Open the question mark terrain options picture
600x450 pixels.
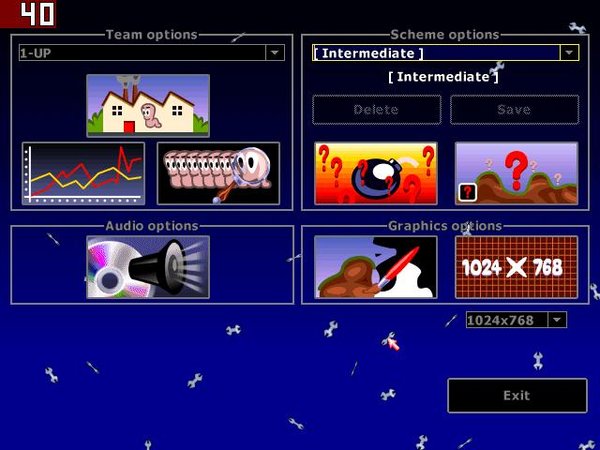[x=516, y=173]
